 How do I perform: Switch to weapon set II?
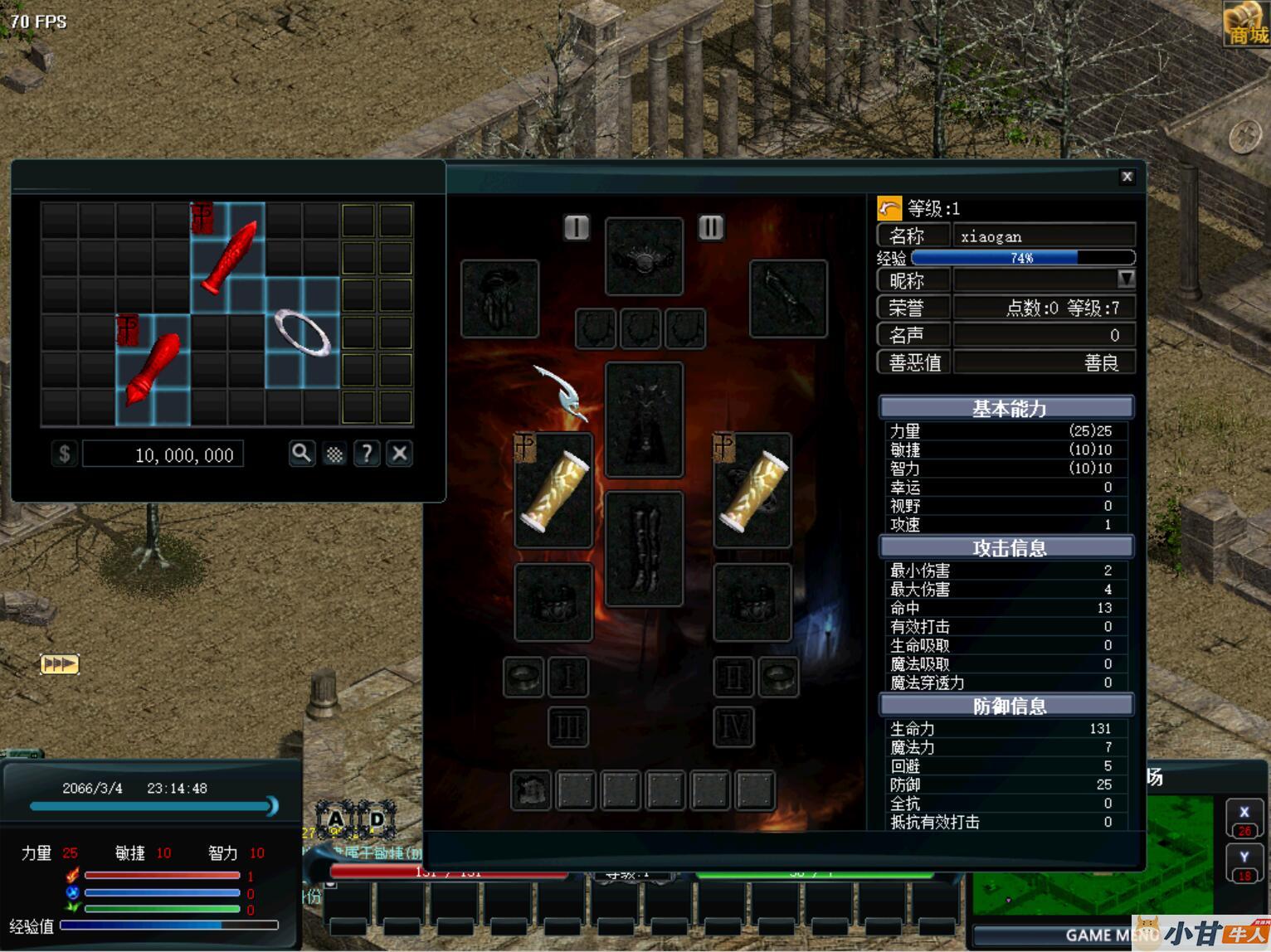[x=710, y=227]
